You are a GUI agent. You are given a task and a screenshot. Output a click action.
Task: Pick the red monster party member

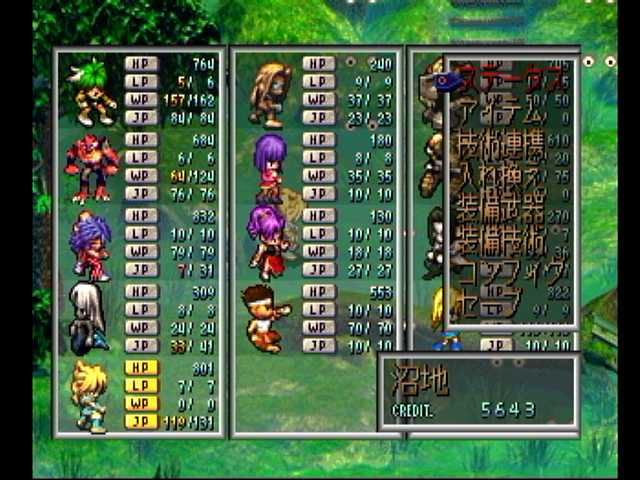click(91, 164)
